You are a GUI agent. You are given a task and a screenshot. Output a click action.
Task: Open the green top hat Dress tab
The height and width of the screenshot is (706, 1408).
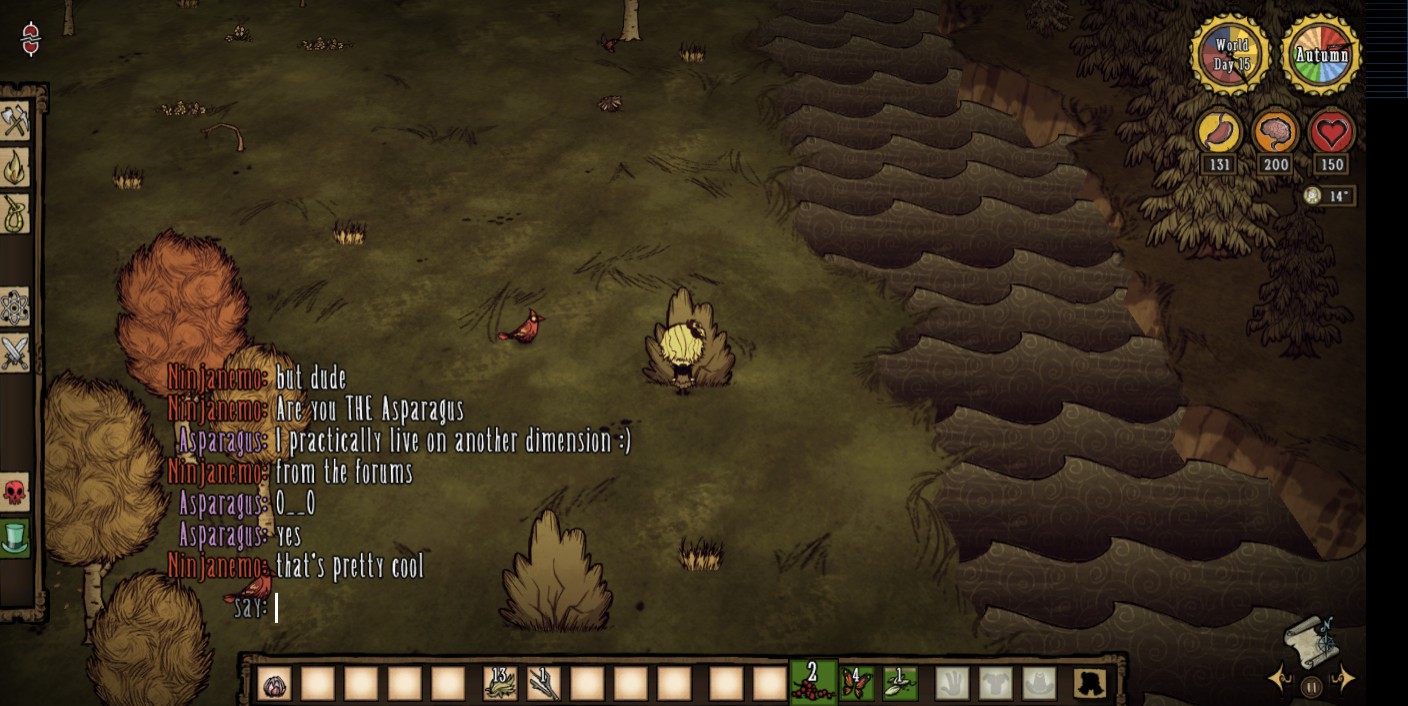(x=14, y=537)
